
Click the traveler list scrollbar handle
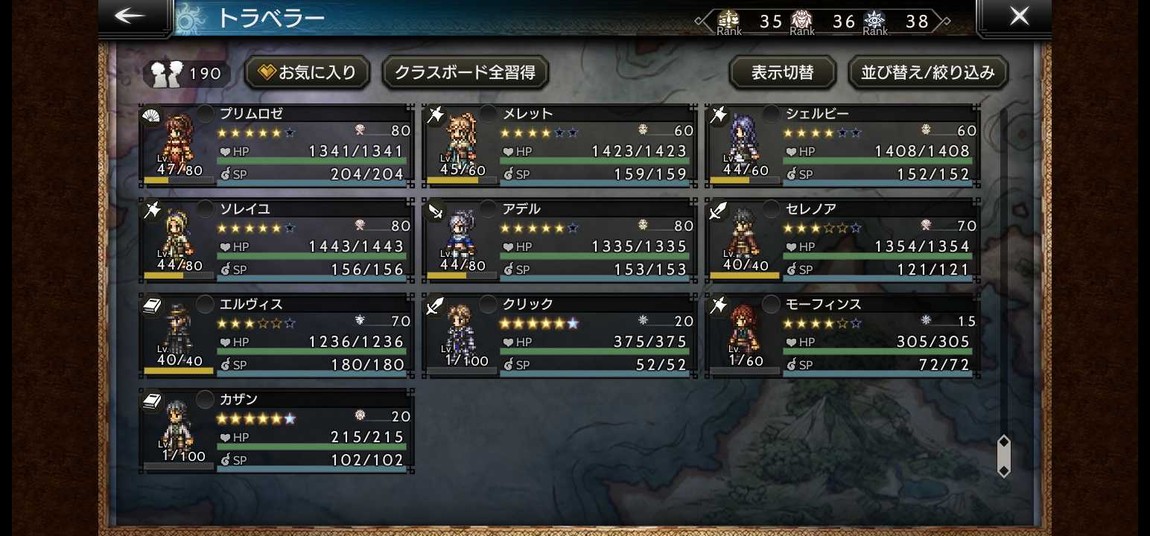click(1003, 456)
